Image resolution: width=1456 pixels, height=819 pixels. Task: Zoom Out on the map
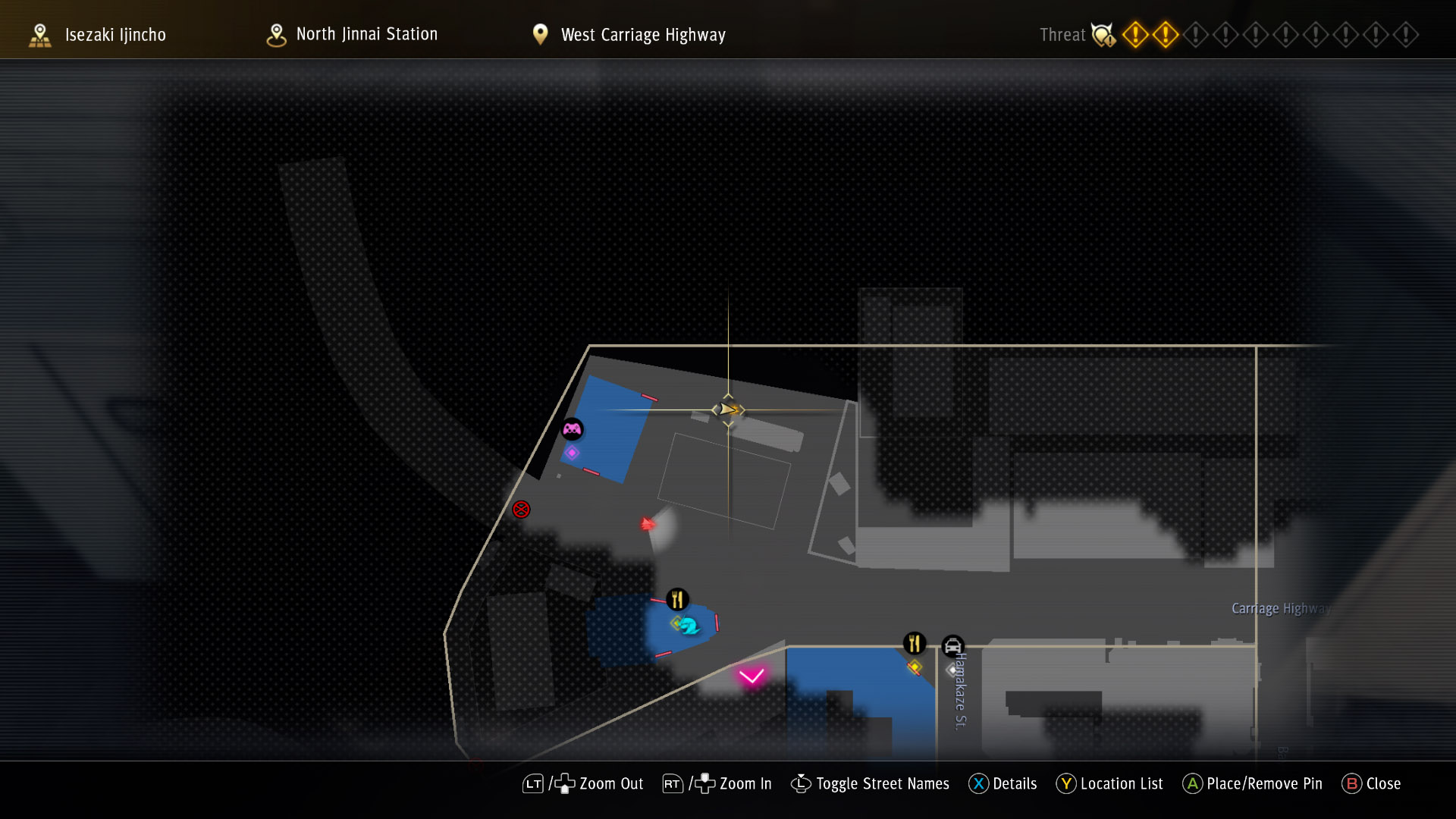coord(582,784)
